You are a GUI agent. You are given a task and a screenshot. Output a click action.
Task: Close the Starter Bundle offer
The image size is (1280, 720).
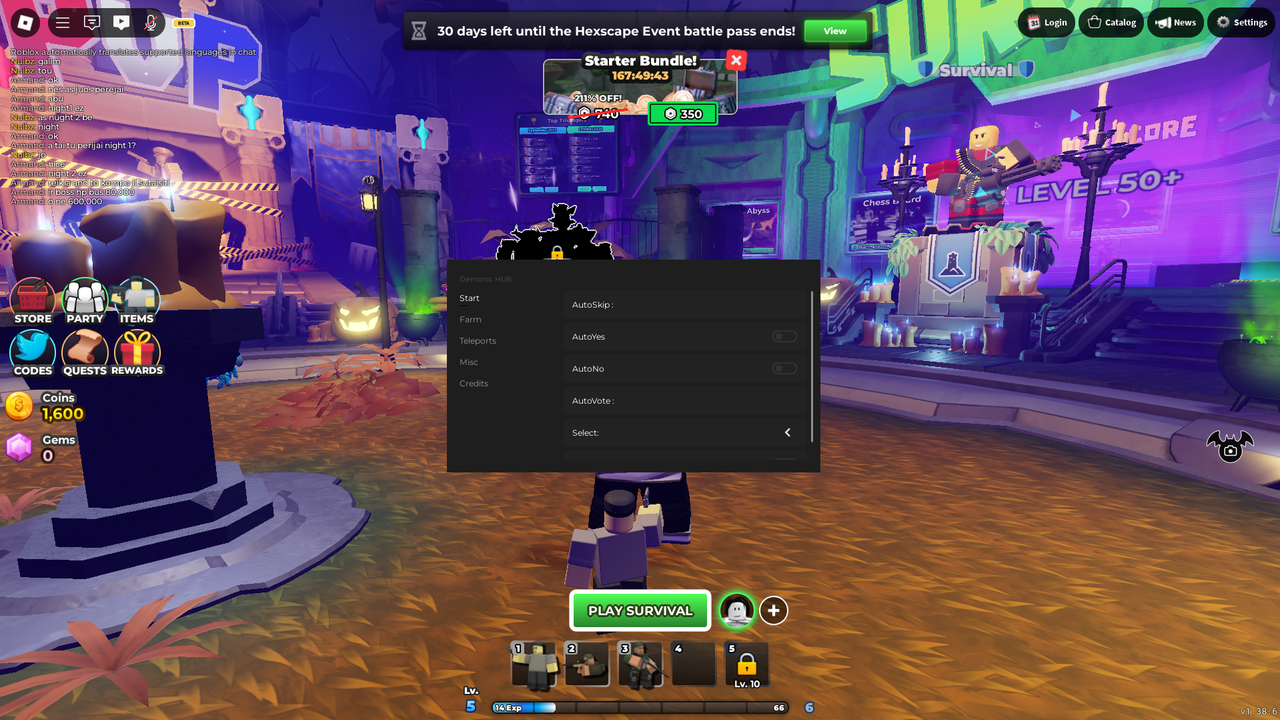click(x=736, y=61)
